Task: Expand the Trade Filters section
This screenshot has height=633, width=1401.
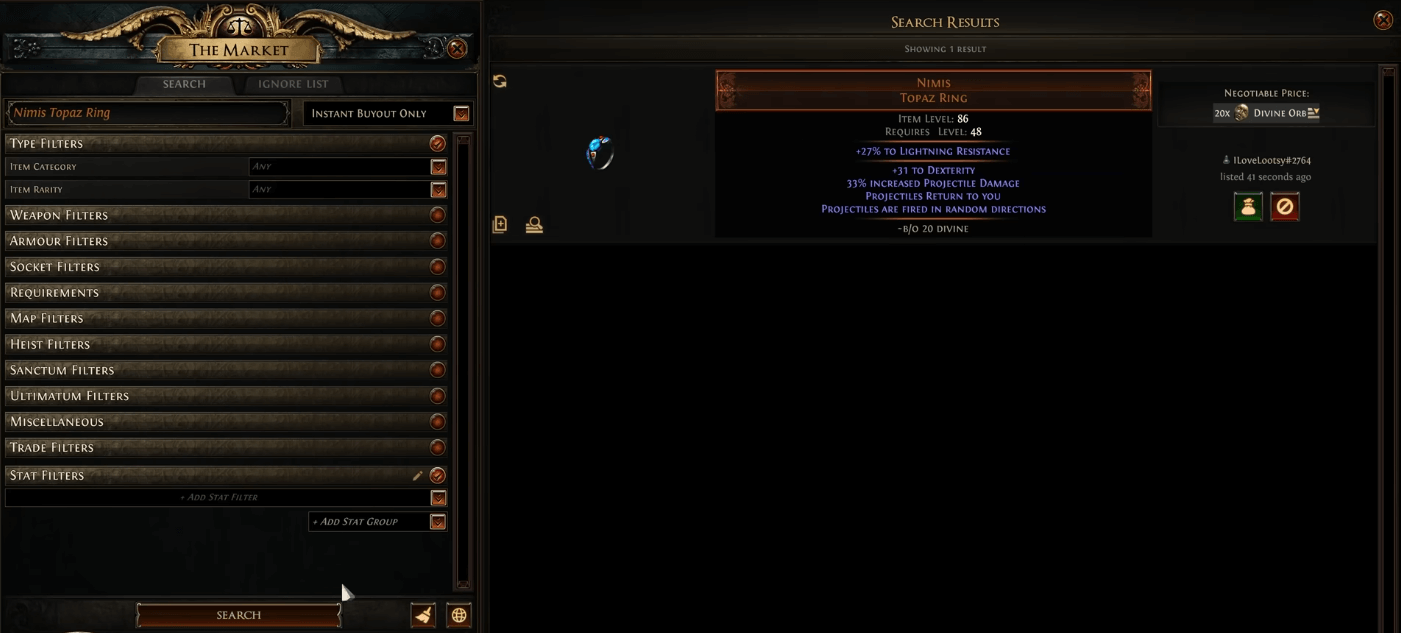Action: point(225,447)
